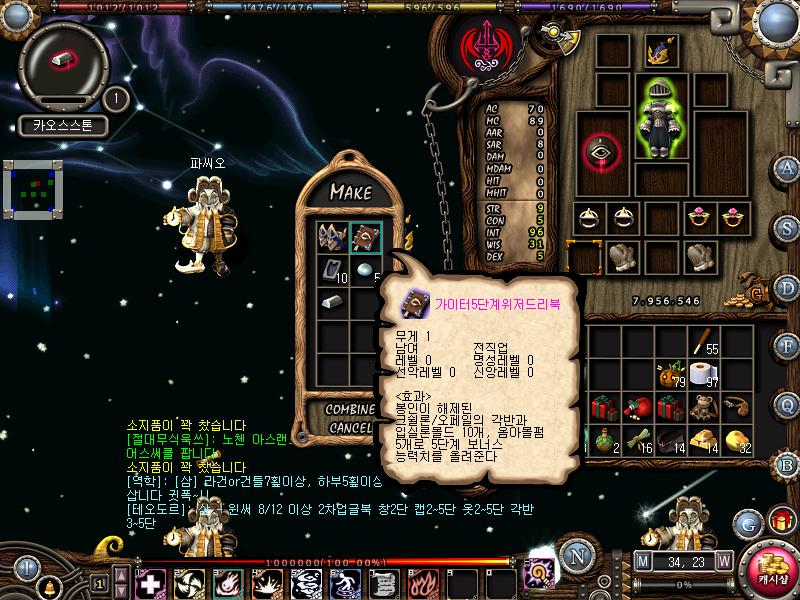Open the round Q side button
Image resolution: width=800 pixels, height=600 pixels.
pyautogui.click(x=787, y=404)
